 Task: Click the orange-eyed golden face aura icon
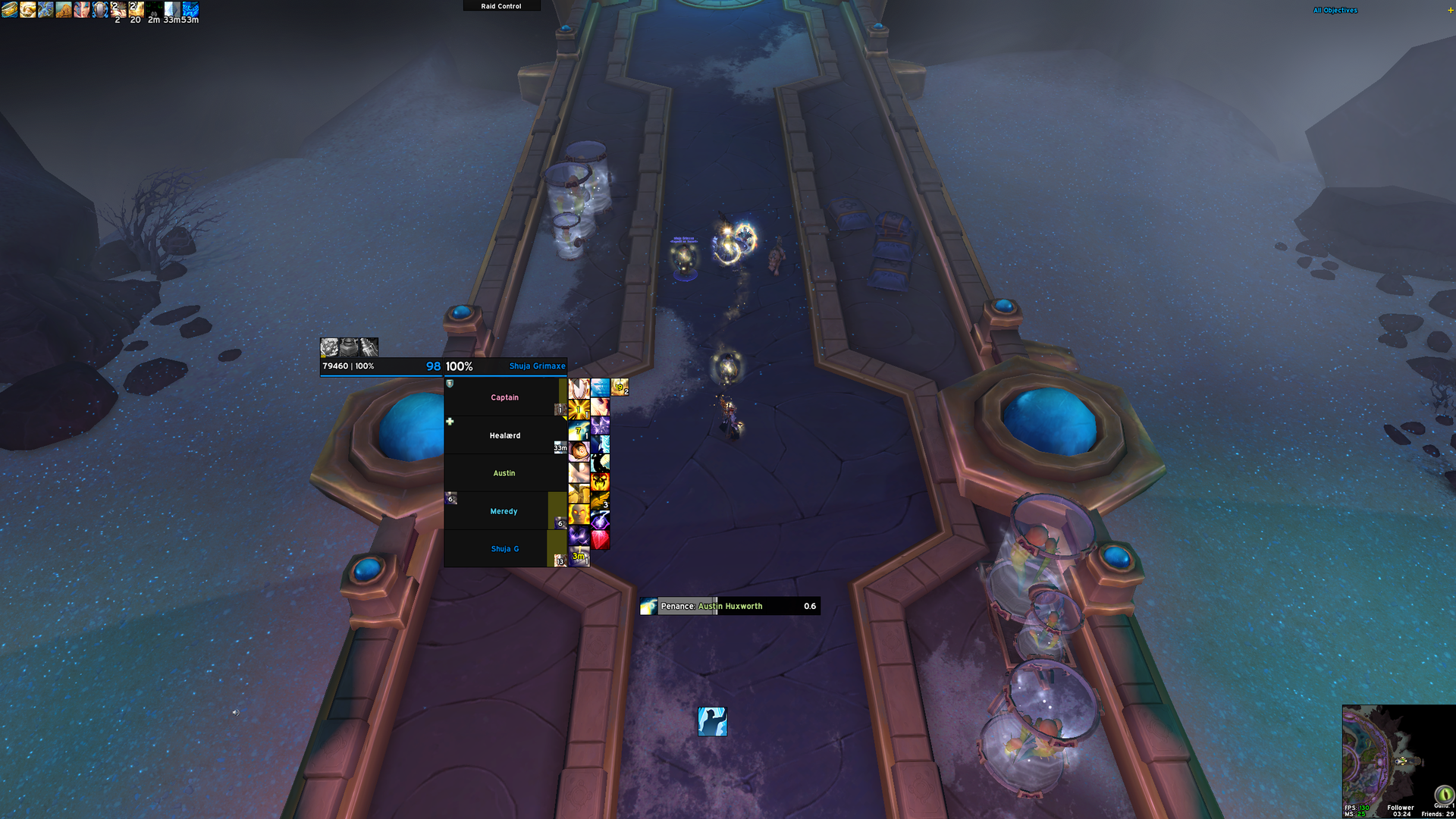pyautogui.click(x=579, y=514)
